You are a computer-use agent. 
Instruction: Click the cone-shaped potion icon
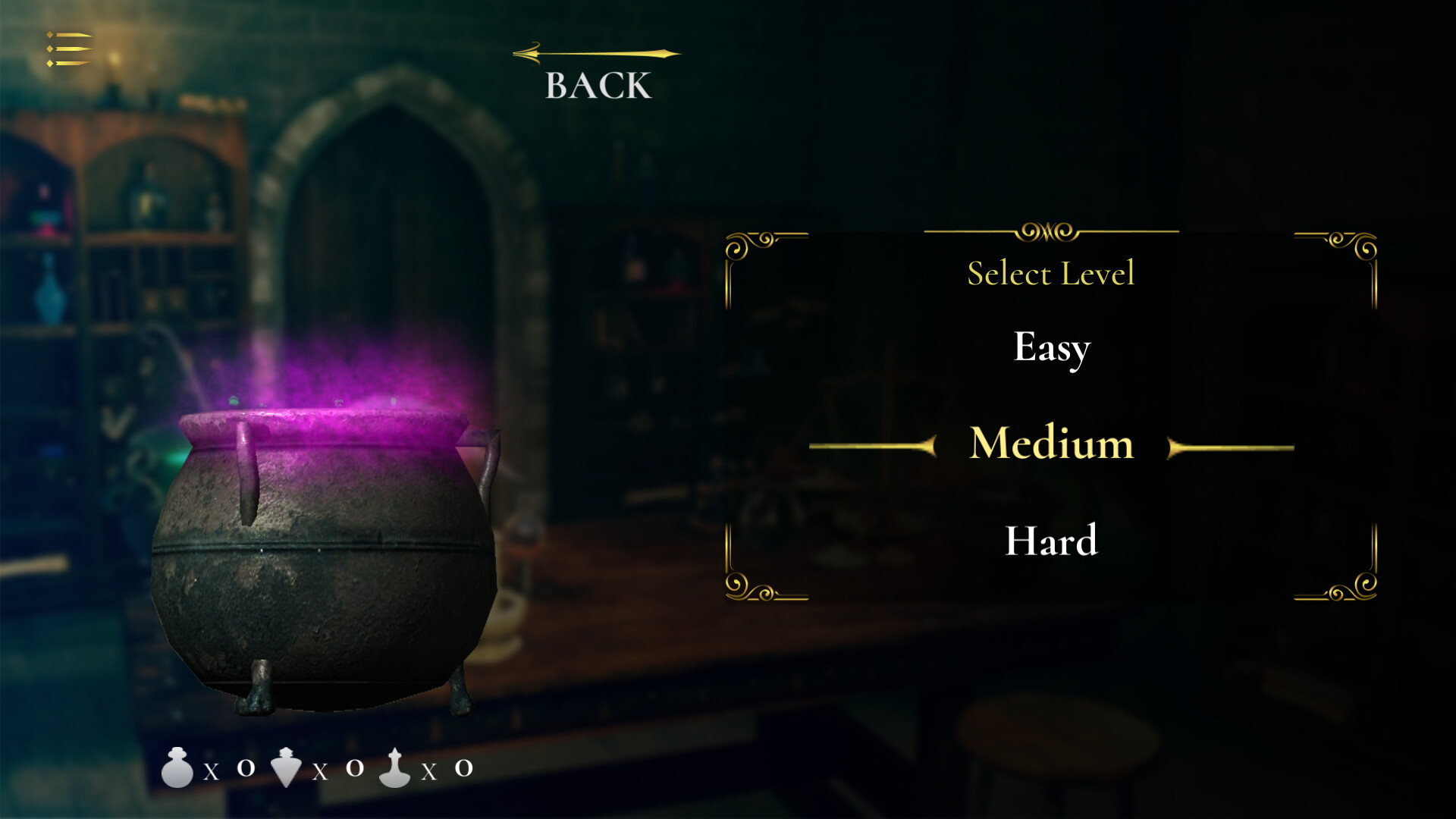pos(287,768)
